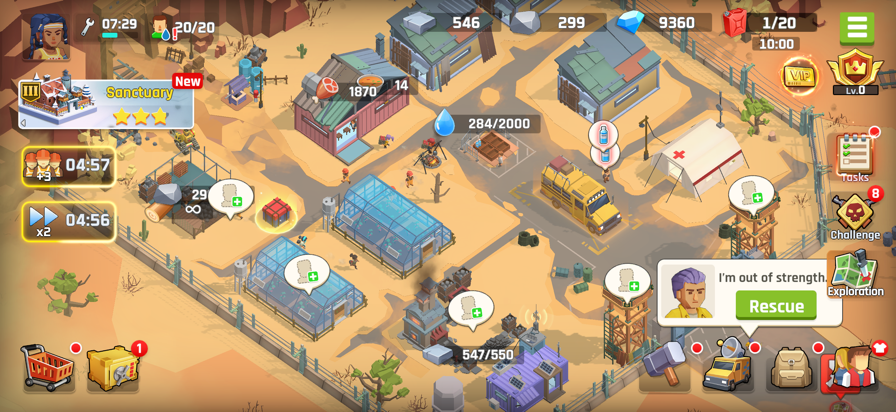Viewport: 896px width, 412px height.
Task: Select the yellow radar van icon
Action: (727, 366)
